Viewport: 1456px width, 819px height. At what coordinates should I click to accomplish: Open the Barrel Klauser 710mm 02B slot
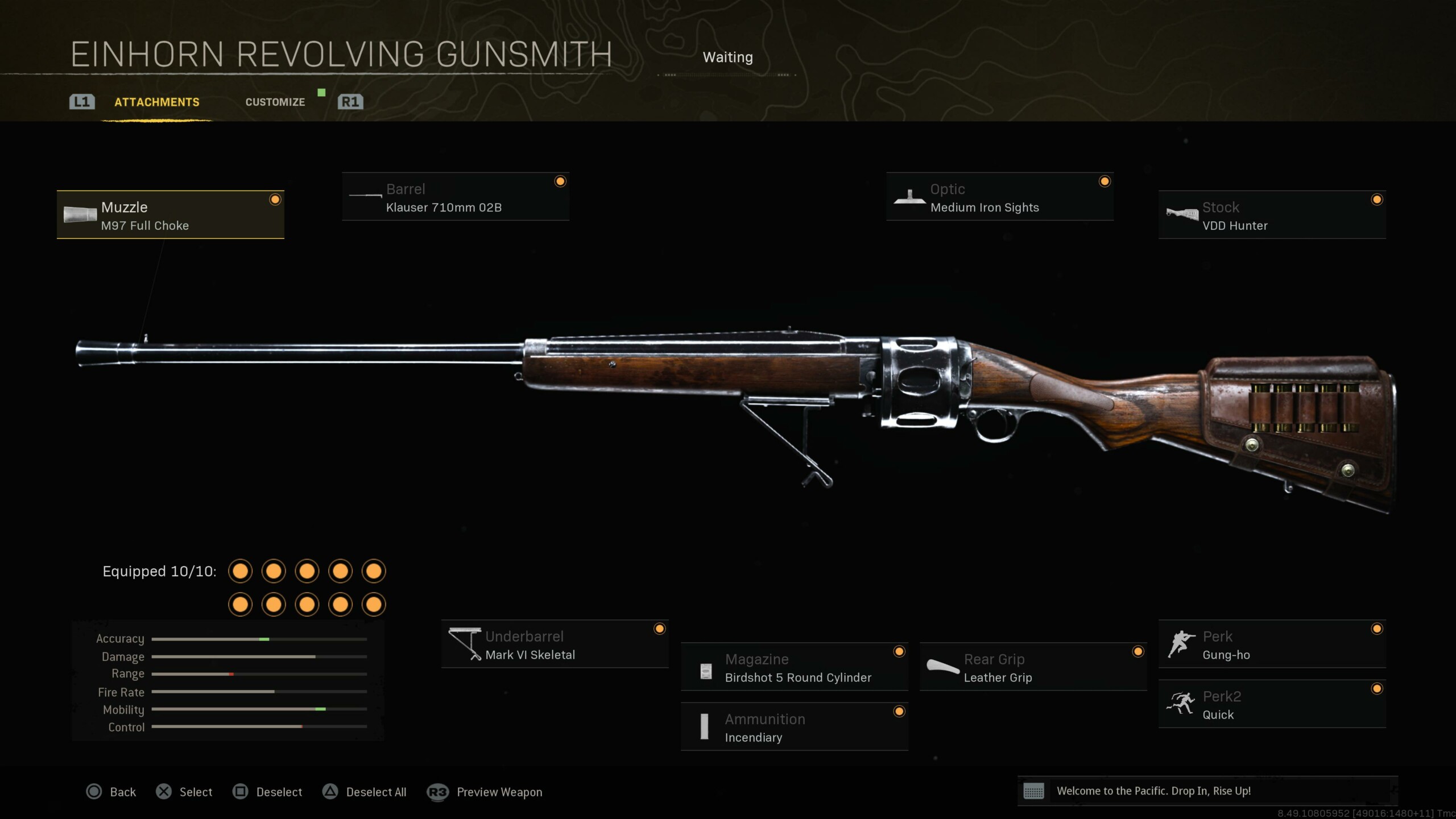click(x=455, y=197)
